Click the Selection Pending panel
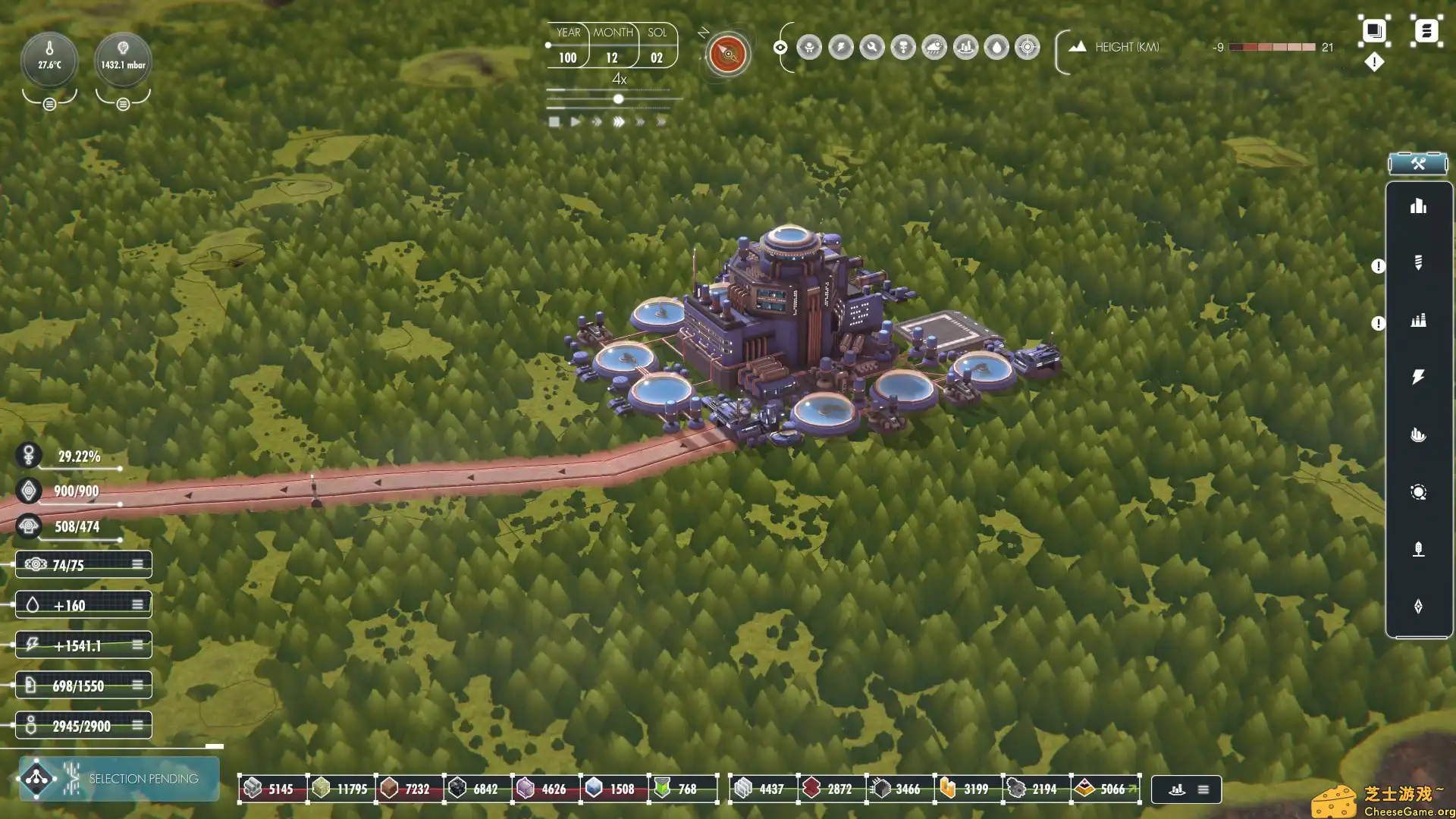Image resolution: width=1456 pixels, height=819 pixels. [119, 779]
